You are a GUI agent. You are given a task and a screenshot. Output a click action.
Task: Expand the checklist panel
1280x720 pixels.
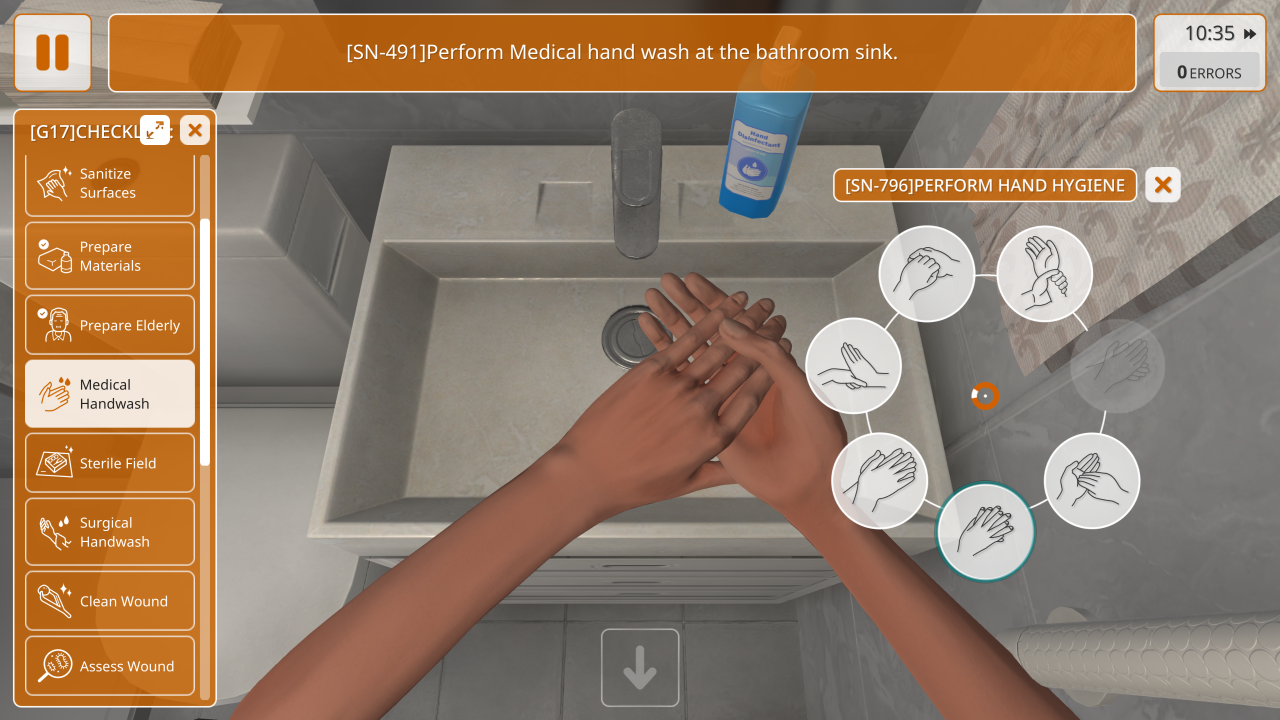[x=155, y=129]
